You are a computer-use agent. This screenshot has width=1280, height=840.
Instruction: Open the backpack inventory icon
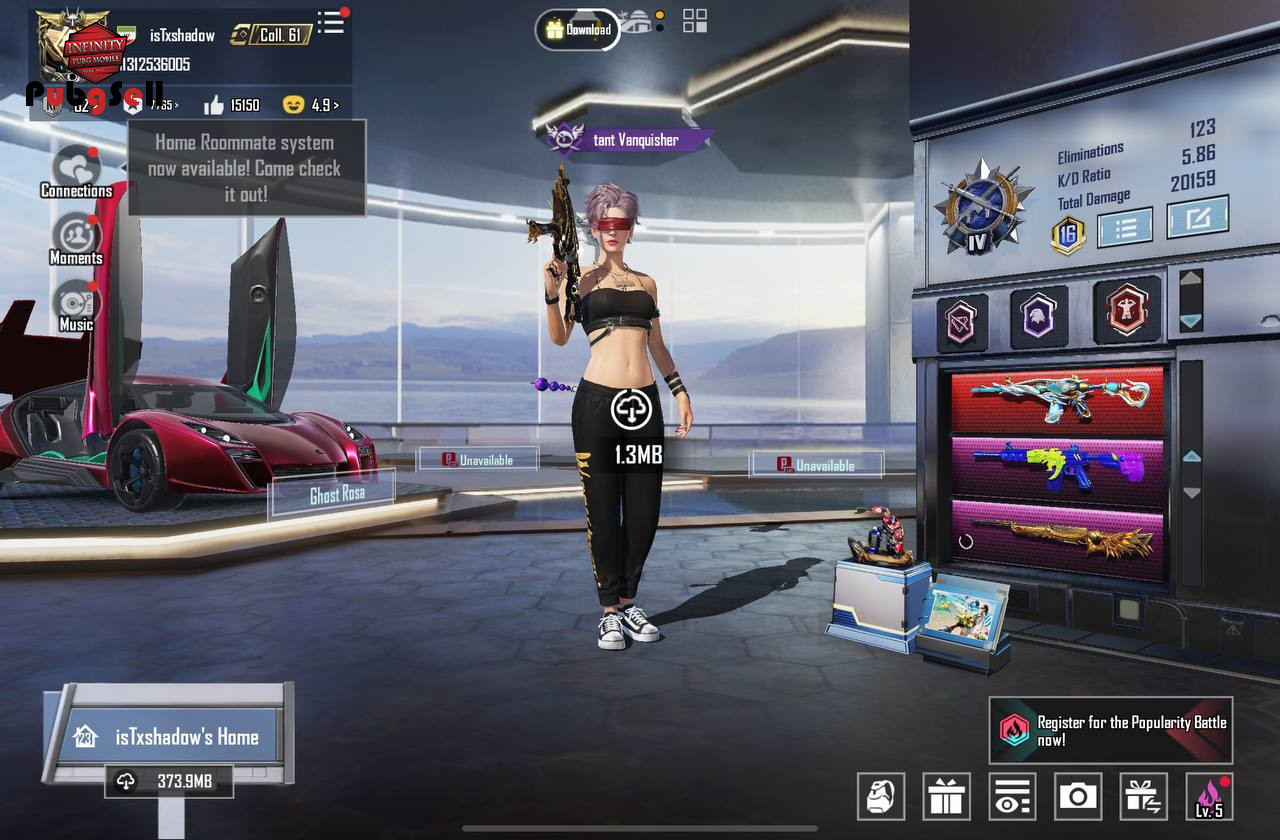click(881, 796)
